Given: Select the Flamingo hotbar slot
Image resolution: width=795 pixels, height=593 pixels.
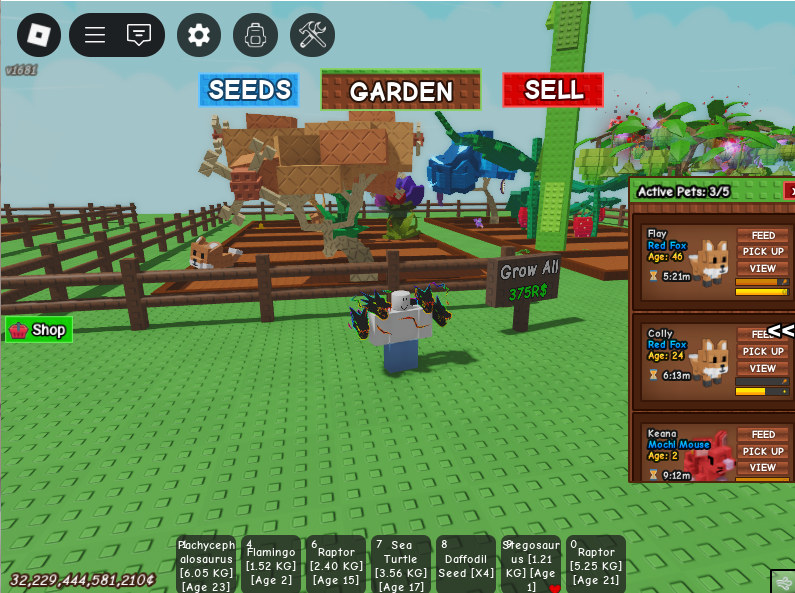Looking at the screenshot, I should pos(271,564).
